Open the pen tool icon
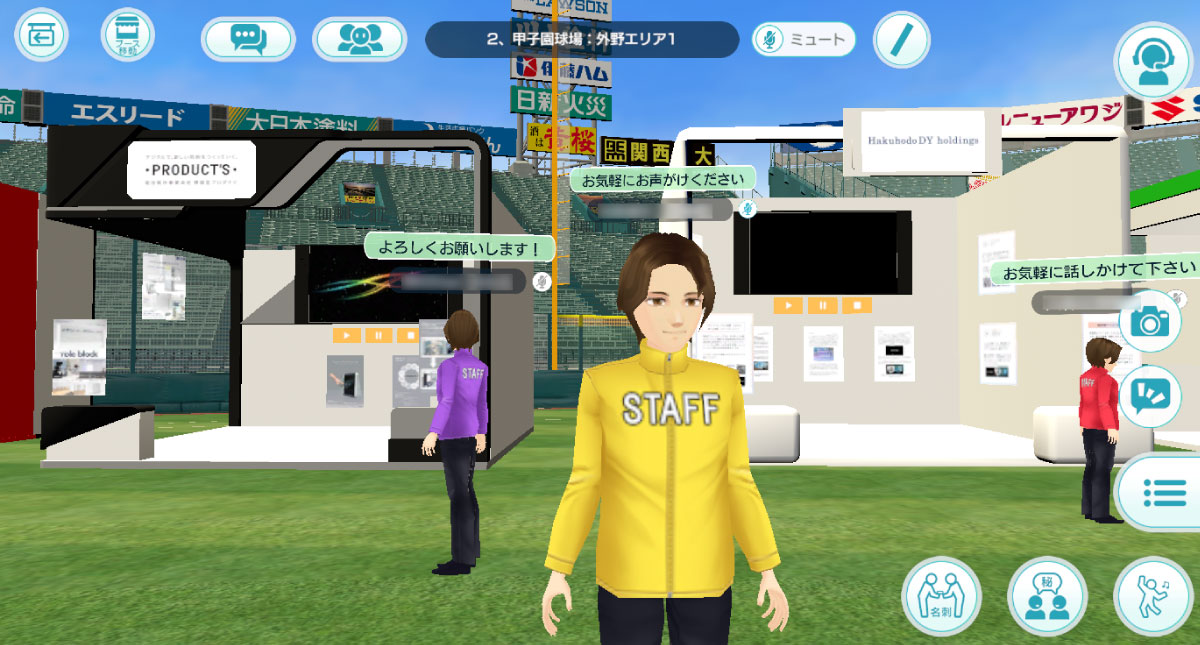This screenshot has height=645, width=1200. (901, 40)
